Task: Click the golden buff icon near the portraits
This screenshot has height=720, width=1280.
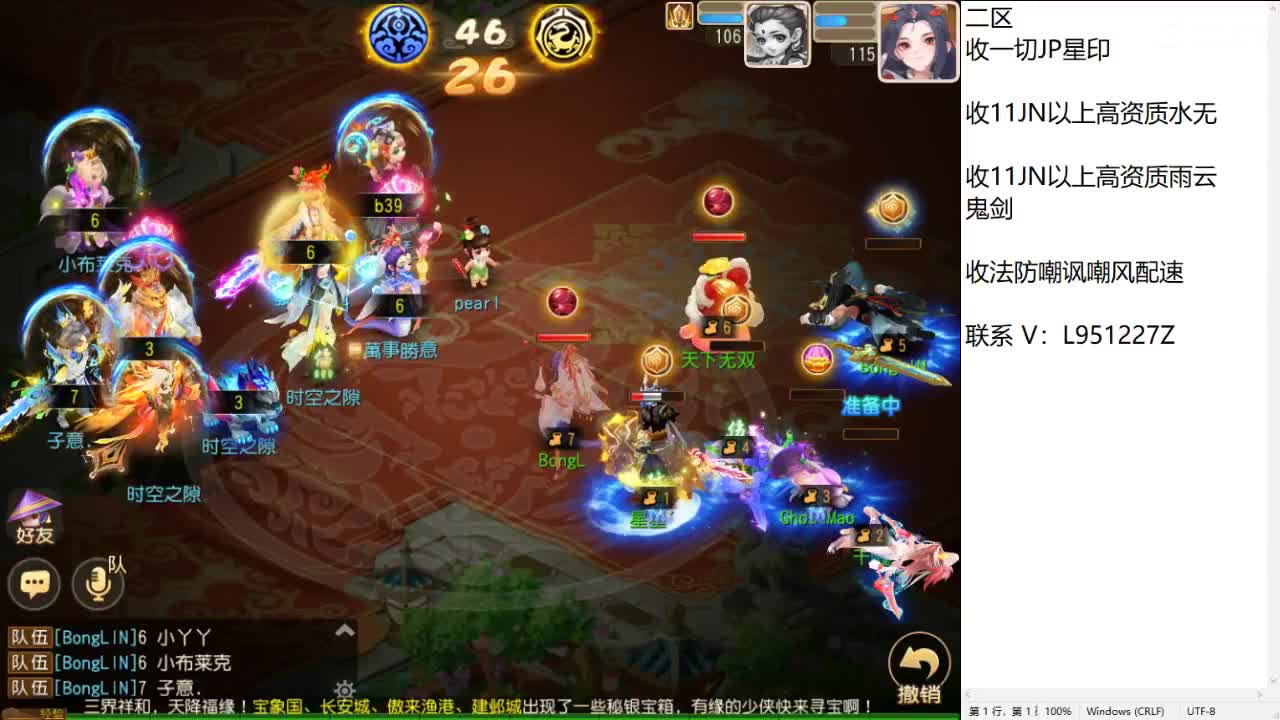Action: 679,17
